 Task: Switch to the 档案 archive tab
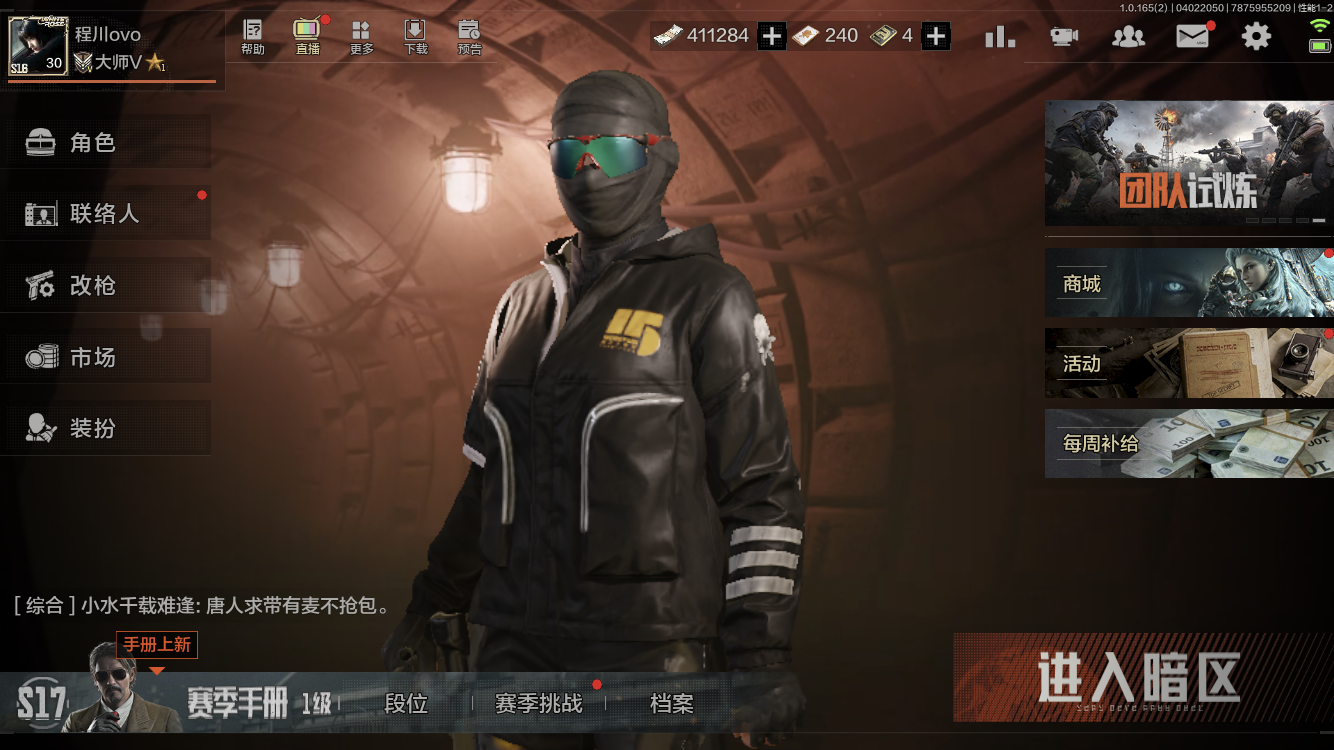(671, 704)
